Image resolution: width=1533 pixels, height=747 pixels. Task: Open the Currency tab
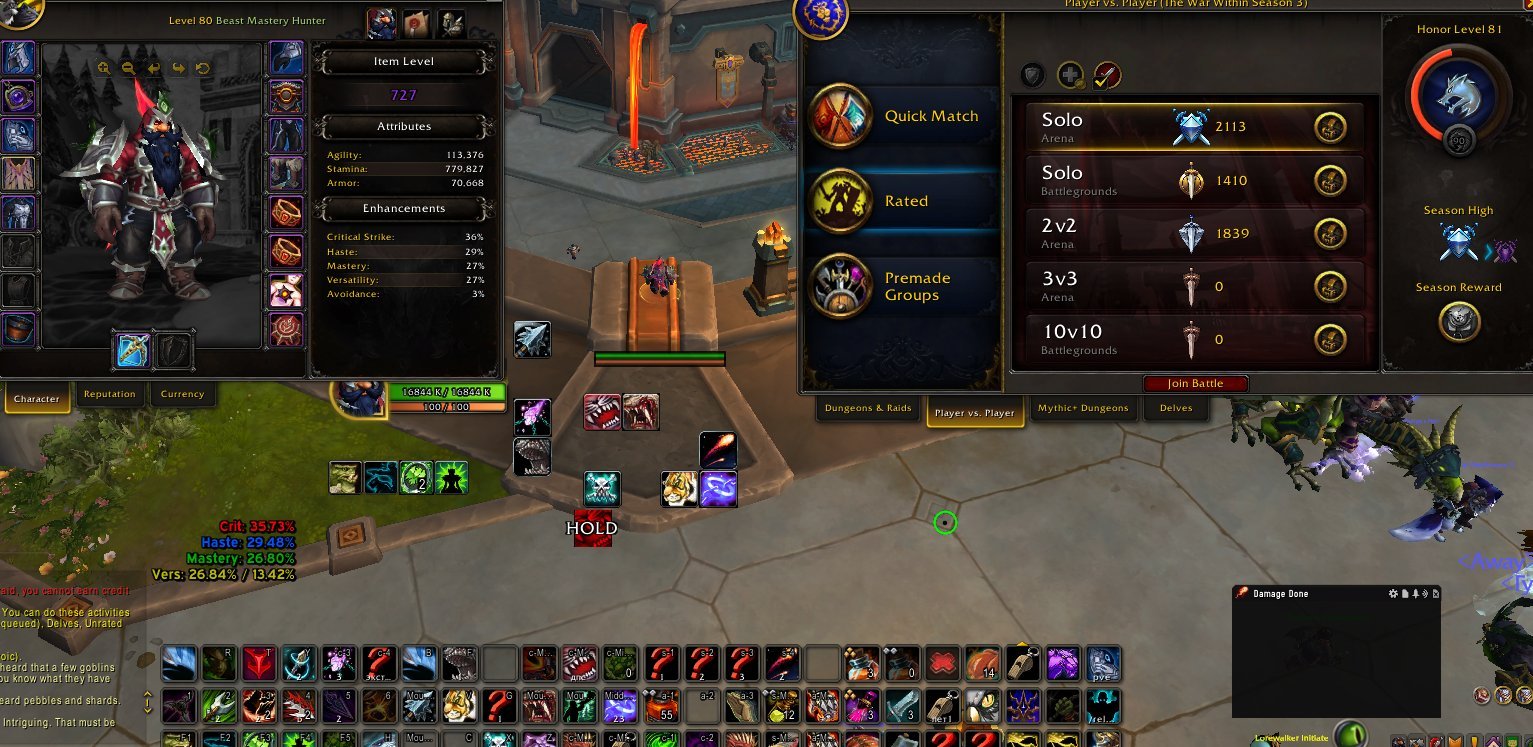pyautogui.click(x=183, y=394)
